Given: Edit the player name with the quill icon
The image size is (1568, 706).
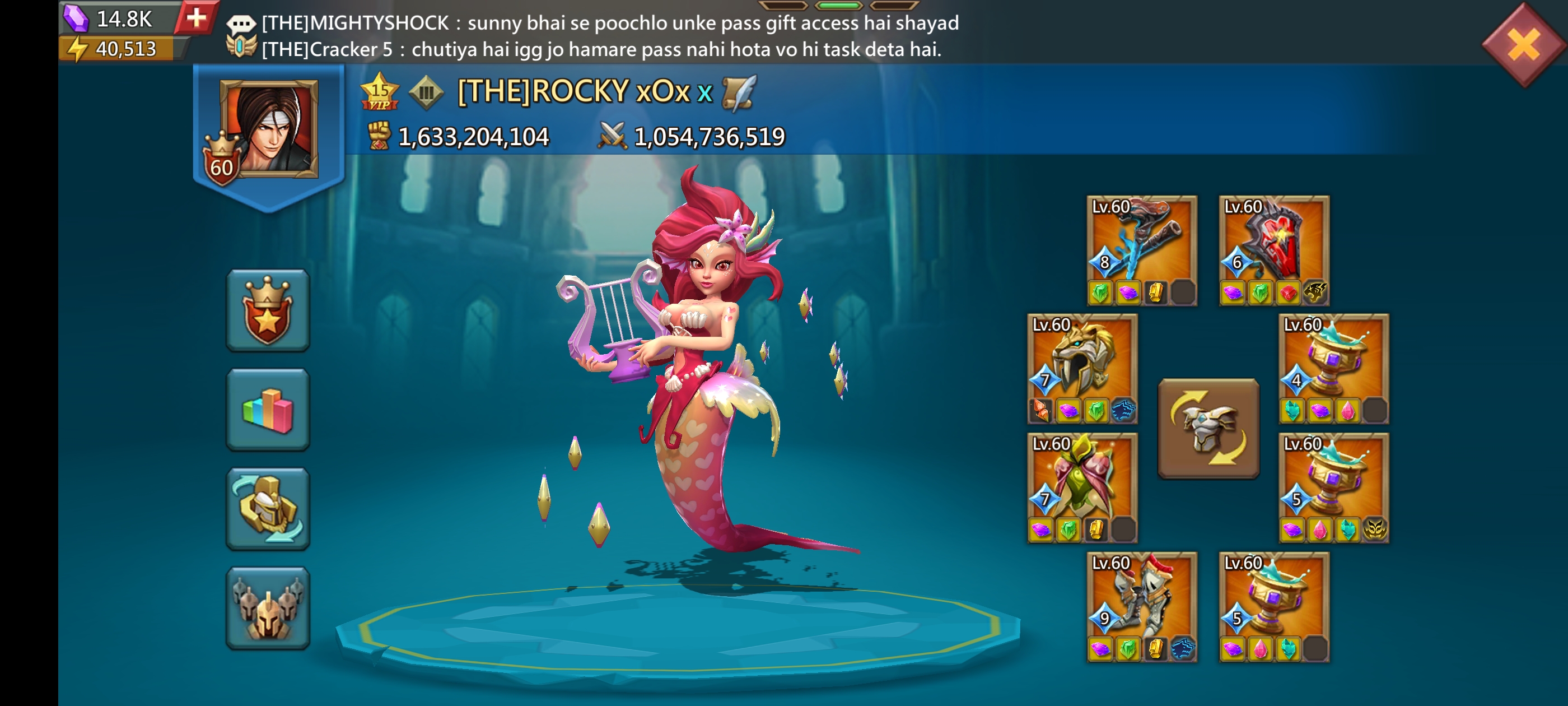Looking at the screenshot, I should 739,92.
